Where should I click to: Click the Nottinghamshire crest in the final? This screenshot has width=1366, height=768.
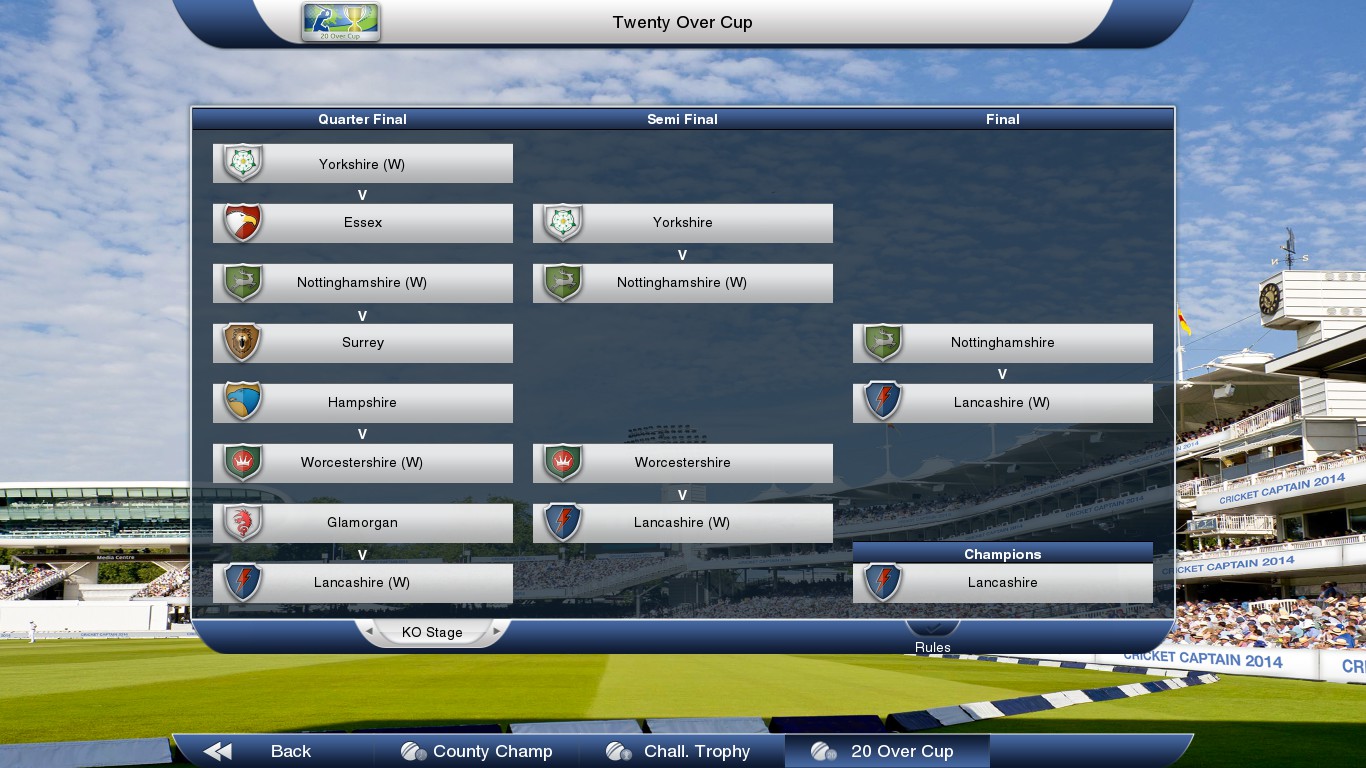click(x=883, y=342)
